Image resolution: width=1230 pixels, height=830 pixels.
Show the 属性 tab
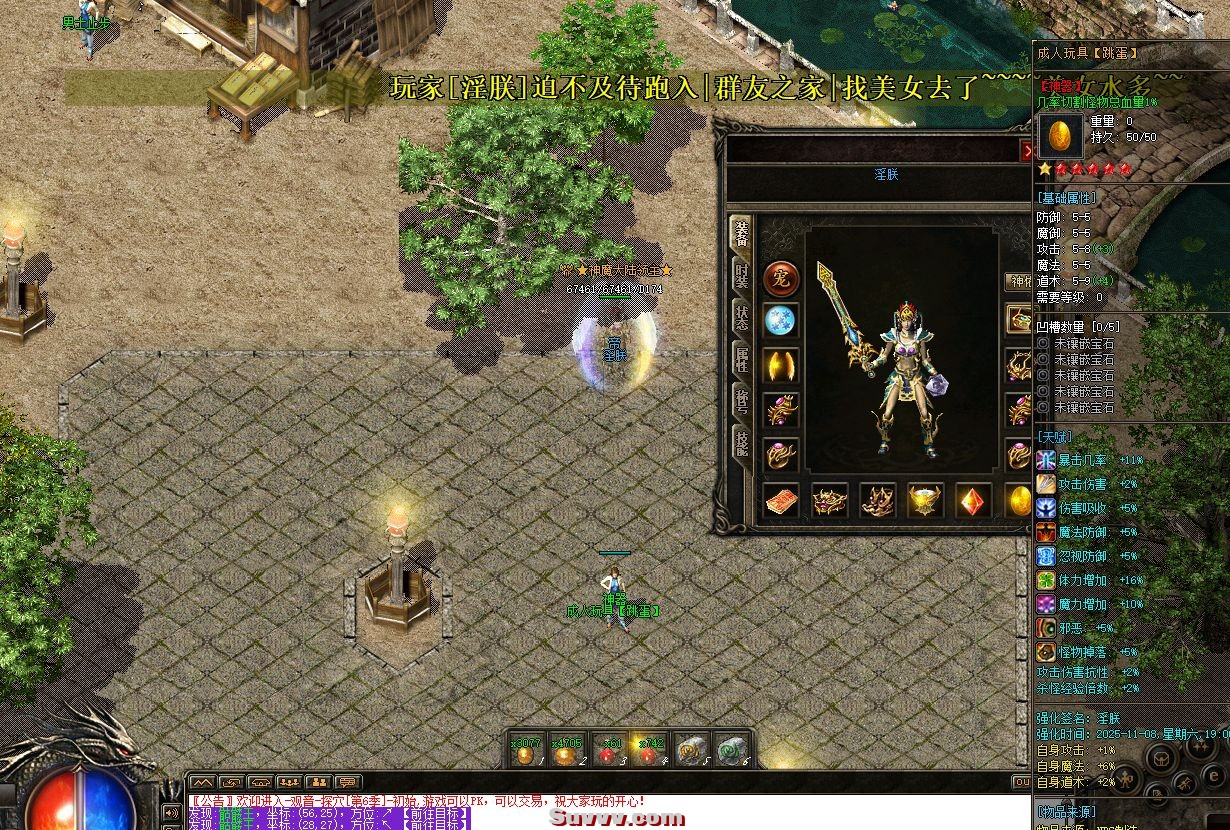[x=741, y=362]
